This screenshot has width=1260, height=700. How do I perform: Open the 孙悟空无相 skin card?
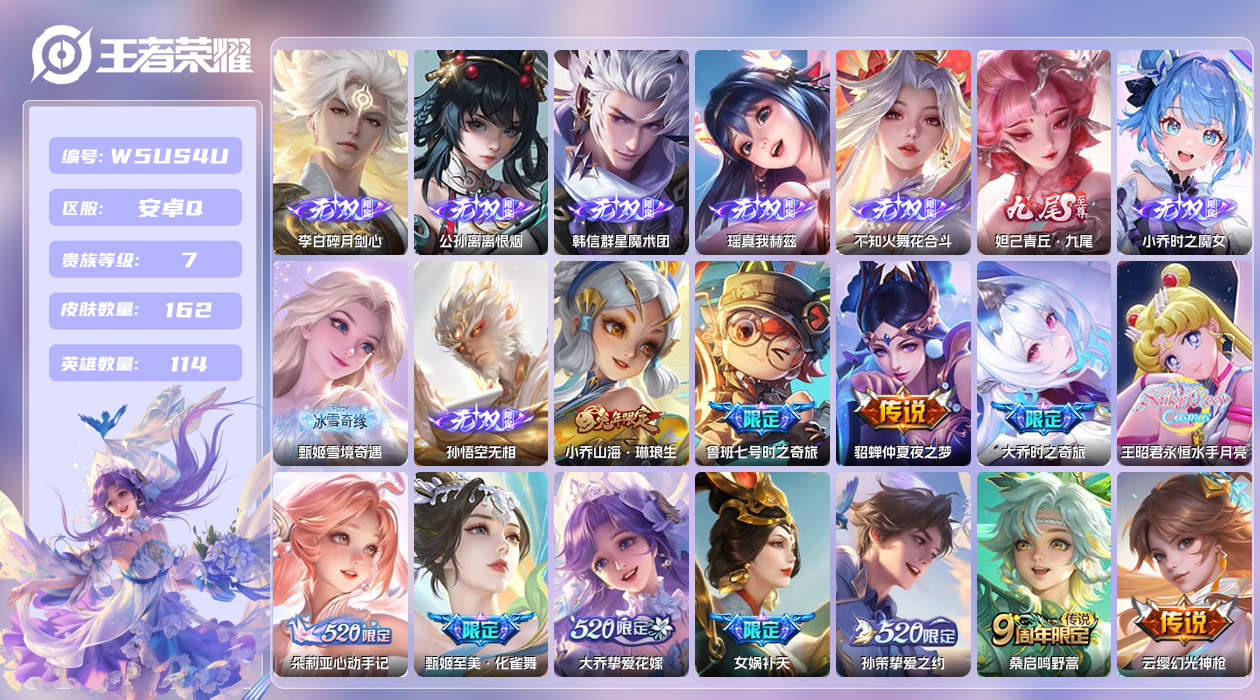(481, 363)
